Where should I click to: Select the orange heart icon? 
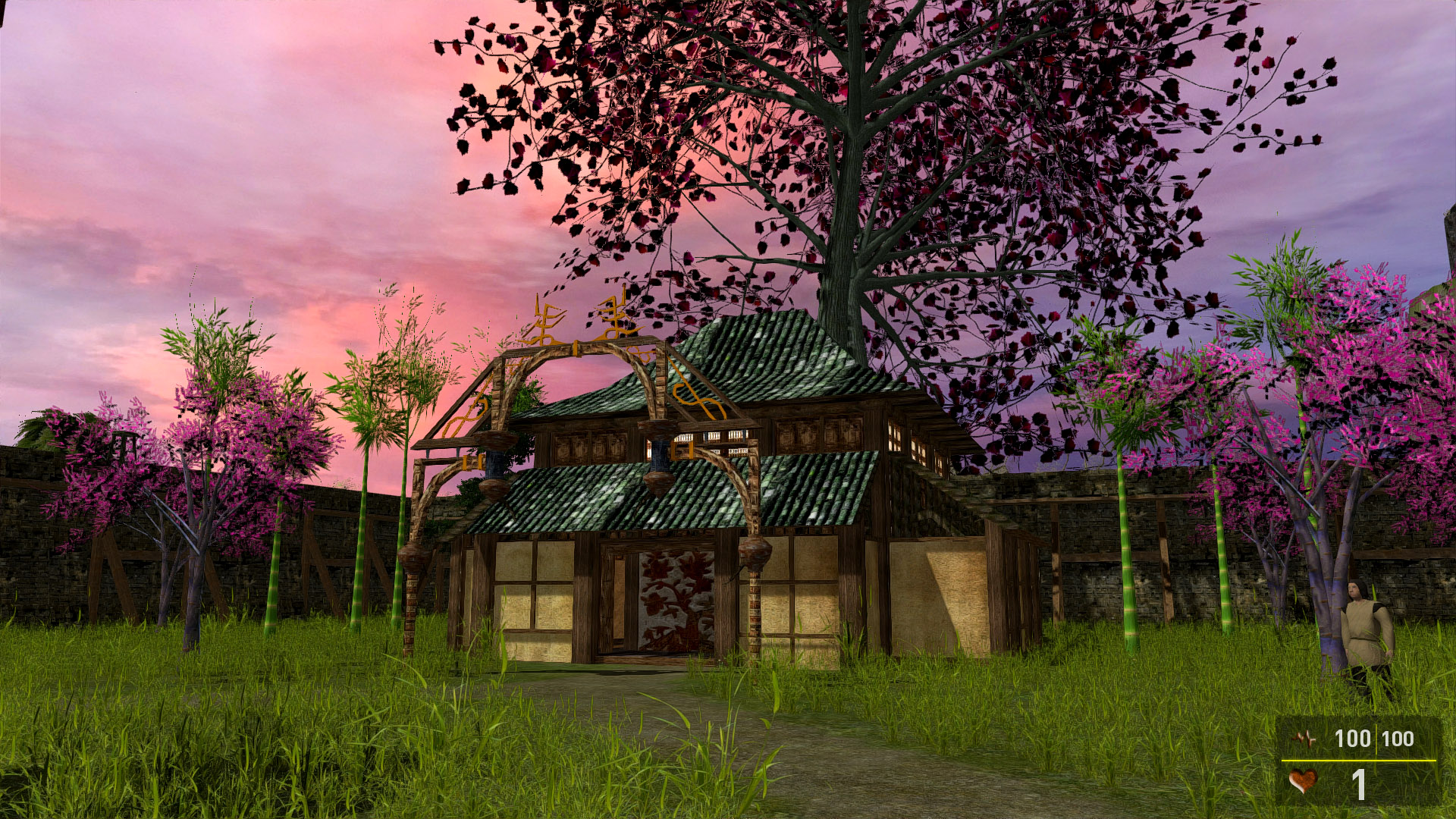1303,781
